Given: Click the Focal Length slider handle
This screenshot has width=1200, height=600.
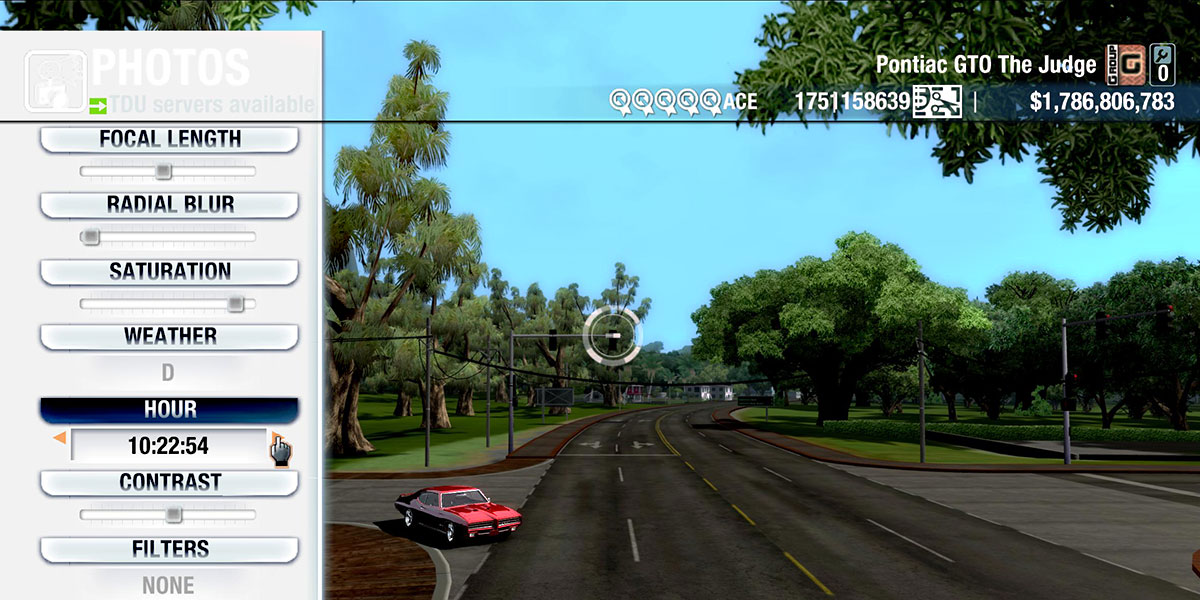Looking at the screenshot, I should (163, 172).
